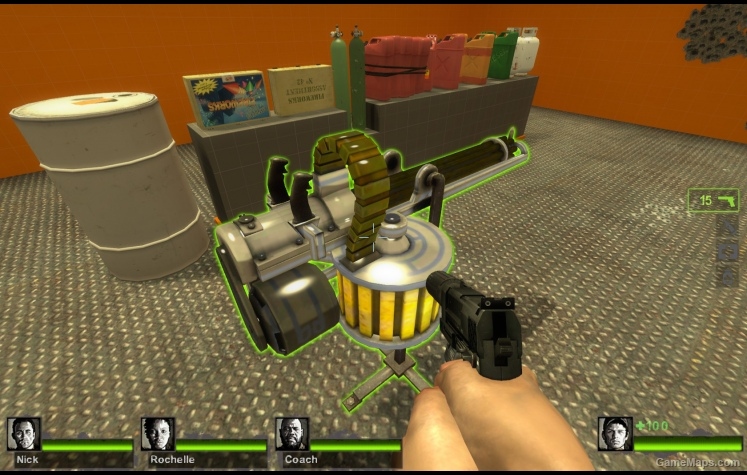Image resolution: width=747 pixels, height=475 pixels.
Task: Select Rochelle's survivor portrait
Action: tap(157, 434)
